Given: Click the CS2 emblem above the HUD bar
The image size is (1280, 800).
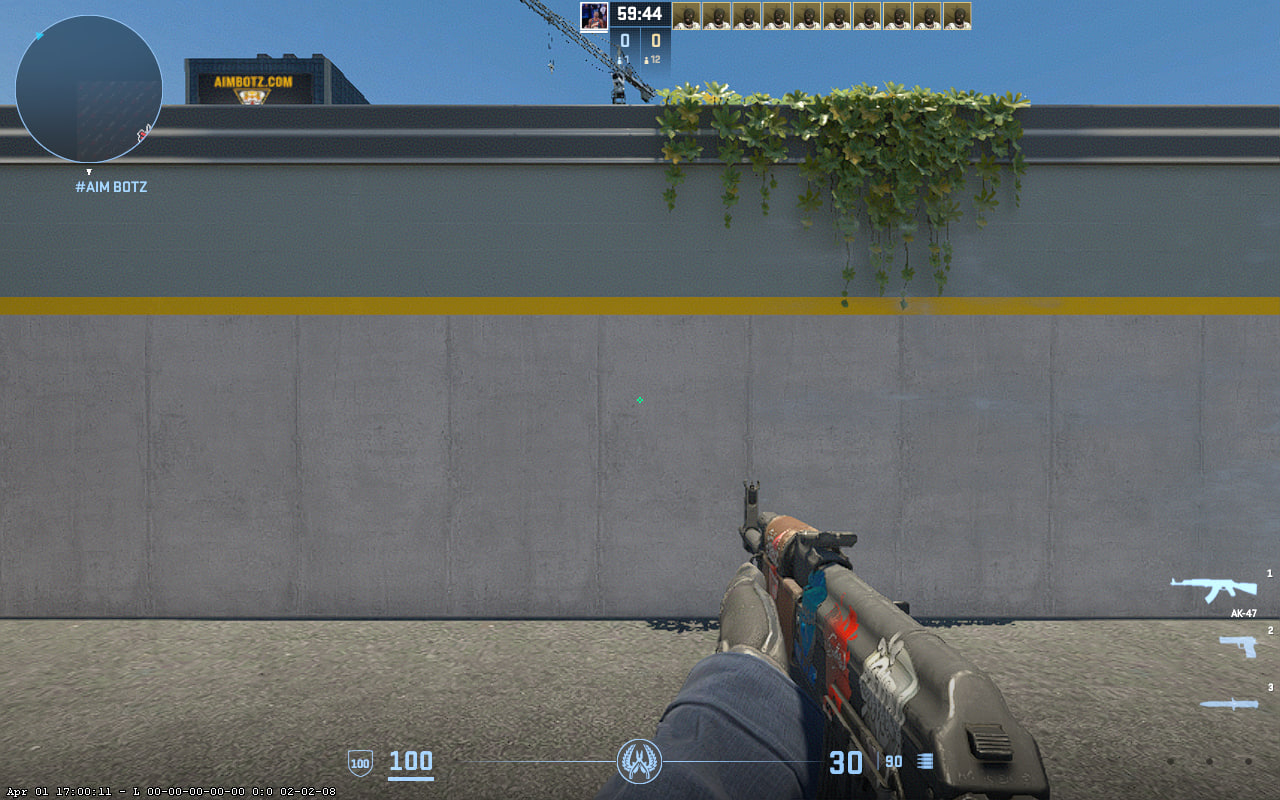Looking at the screenshot, I should (640, 762).
